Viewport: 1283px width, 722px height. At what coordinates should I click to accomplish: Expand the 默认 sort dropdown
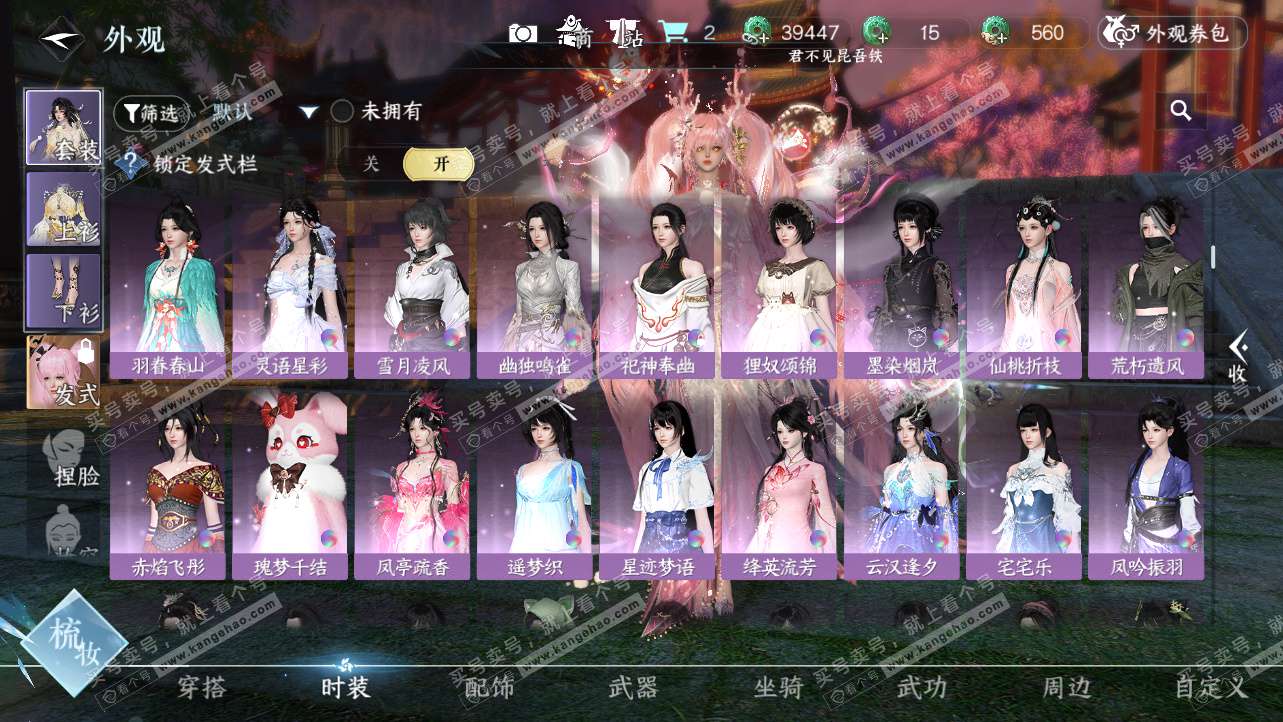308,112
